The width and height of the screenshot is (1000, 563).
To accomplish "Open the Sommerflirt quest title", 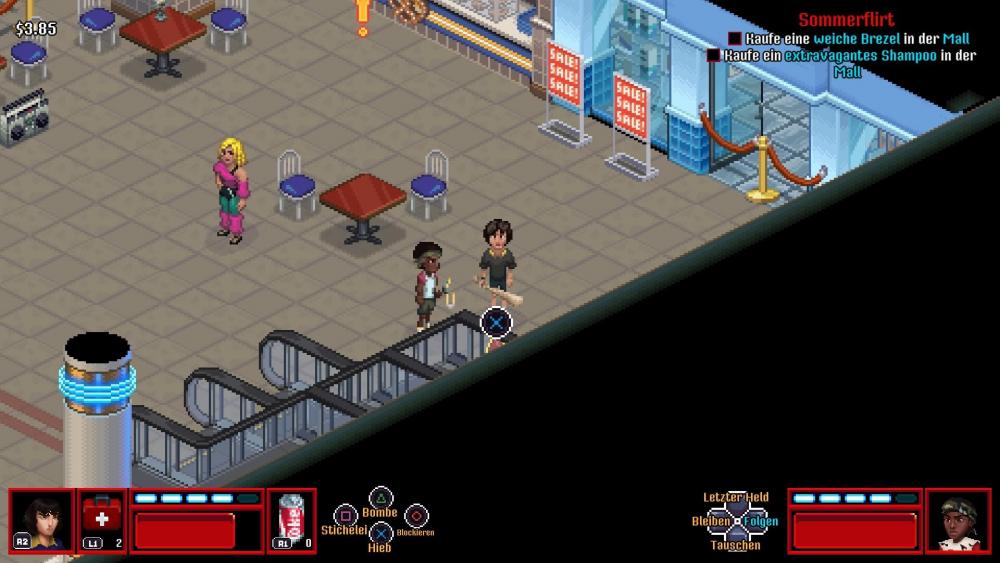I will pyautogui.click(x=846, y=20).
